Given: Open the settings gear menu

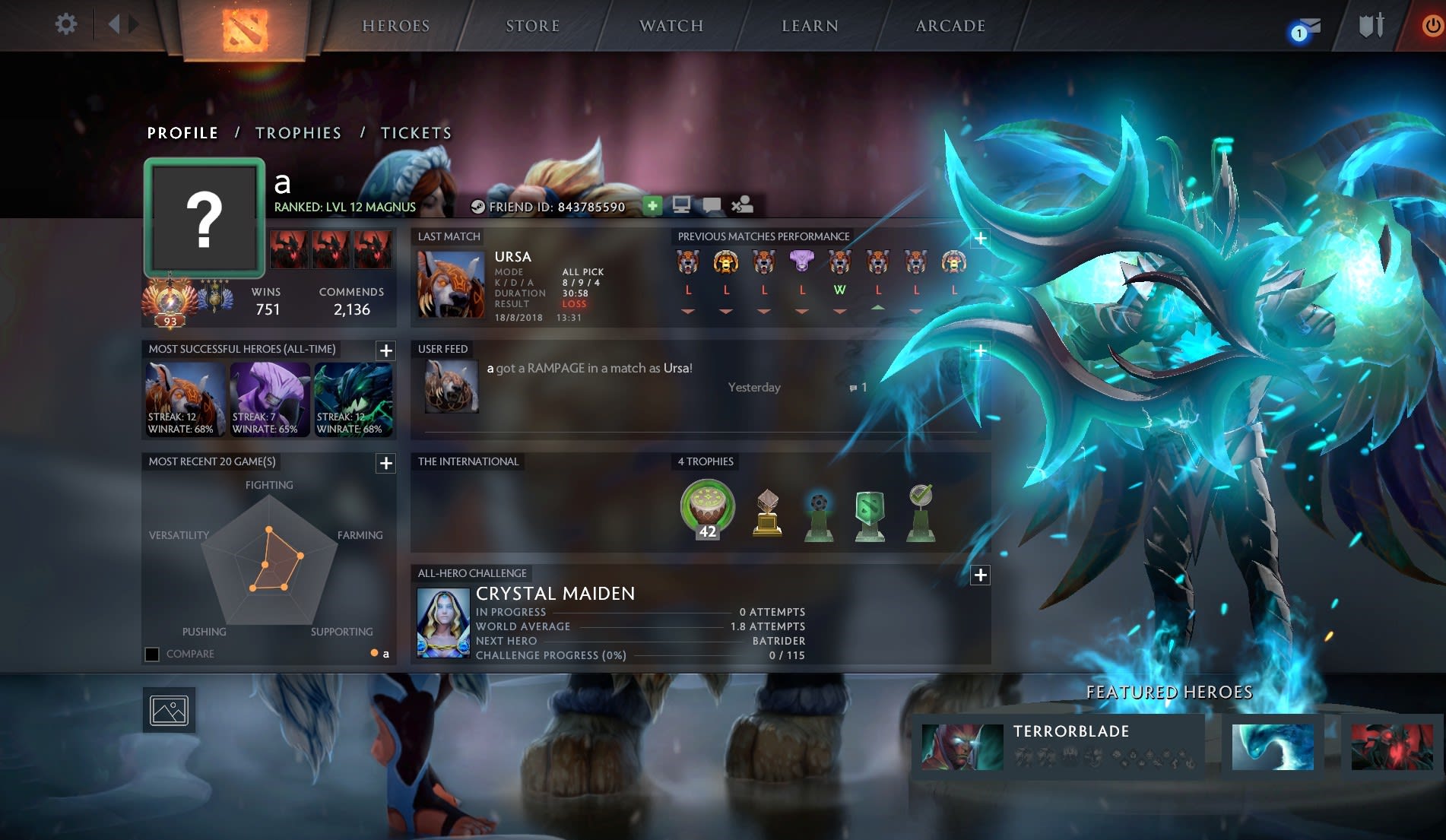Looking at the screenshot, I should click(x=66, y=24).
